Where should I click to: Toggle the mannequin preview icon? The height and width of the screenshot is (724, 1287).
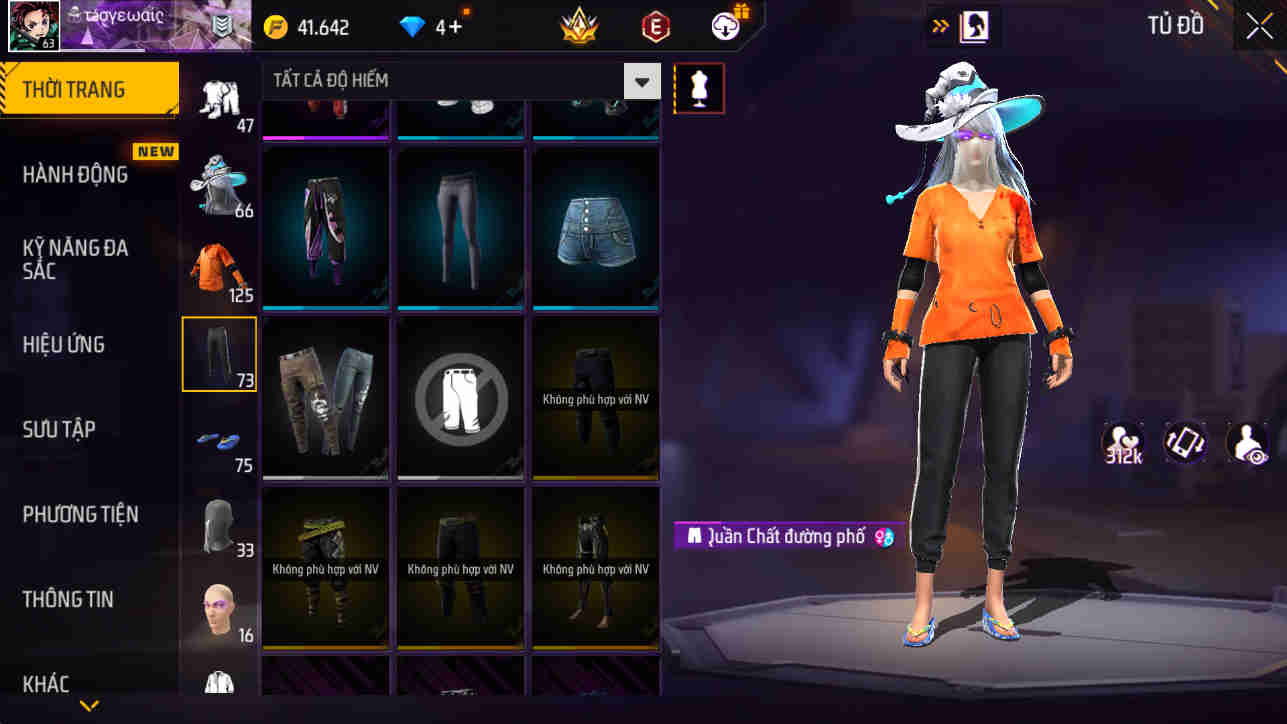click(698, 88)
